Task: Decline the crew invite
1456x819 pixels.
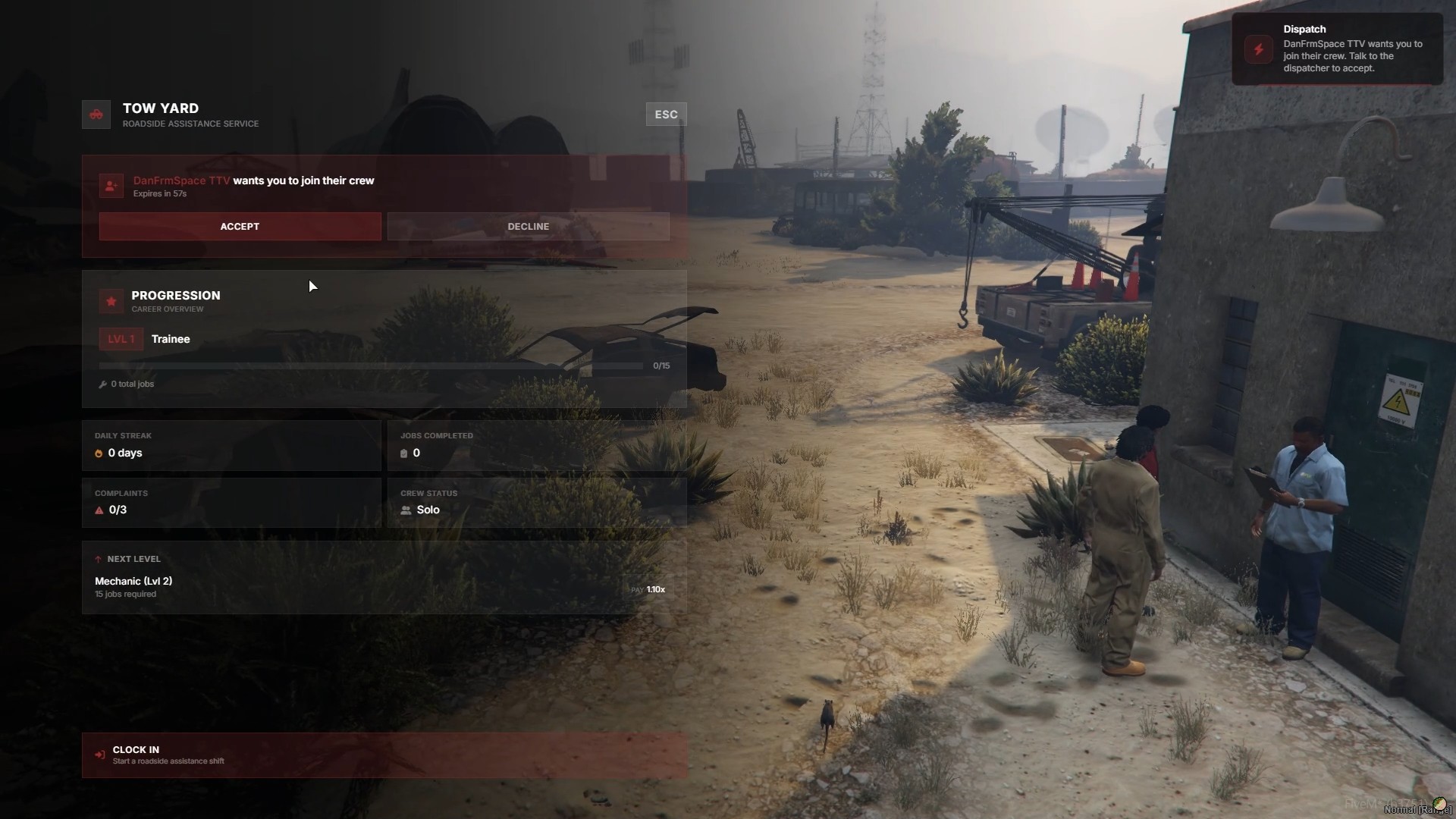Action: [528, 227]
